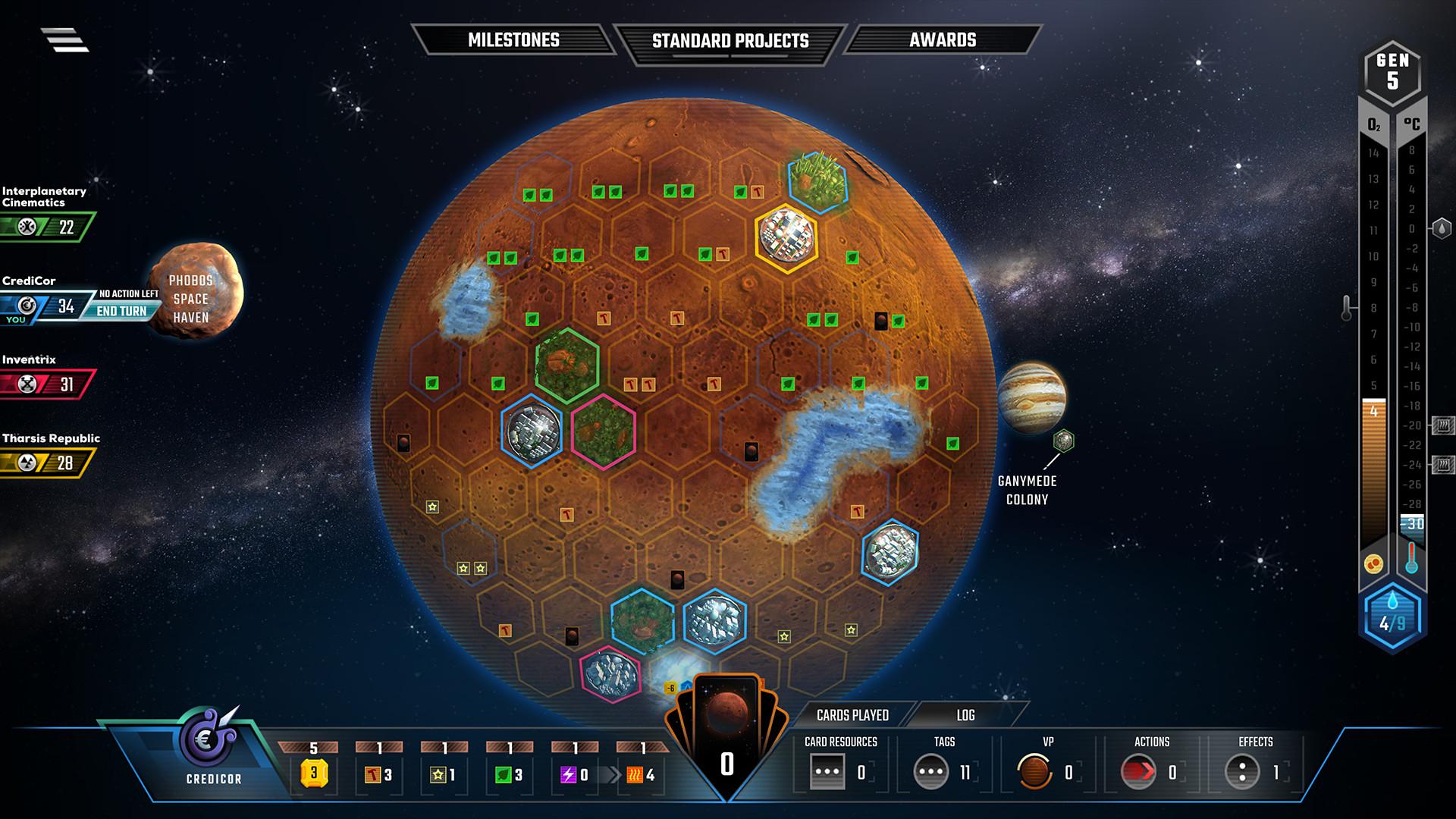Viewport: 1456px width, 819px height.
Task: Switch to the Log tab
Action: [966, 715]
